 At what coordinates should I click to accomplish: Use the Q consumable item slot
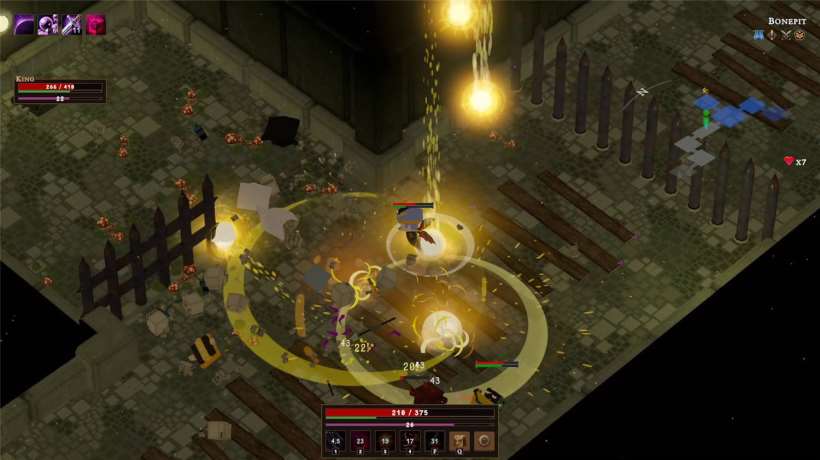[x=460, y=441]
